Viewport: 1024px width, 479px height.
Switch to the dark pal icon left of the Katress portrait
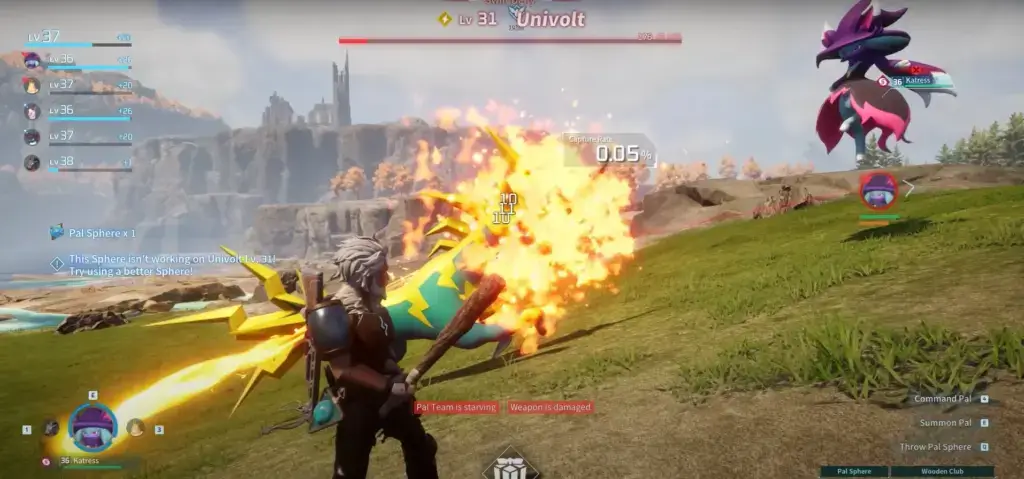[50, 428]
